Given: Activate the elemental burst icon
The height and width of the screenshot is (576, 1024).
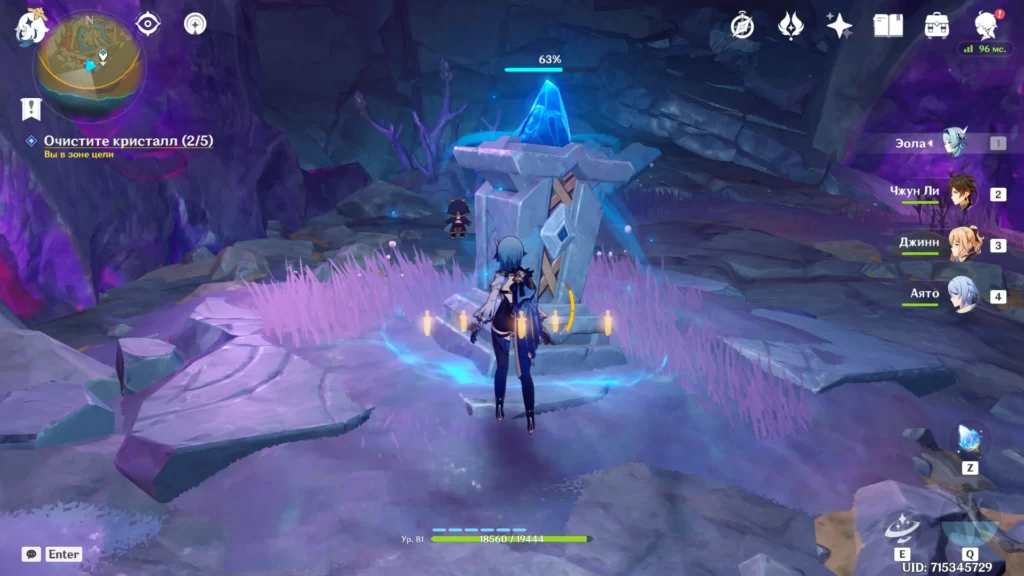Looking at the screenshot, I should click(968, 526).
